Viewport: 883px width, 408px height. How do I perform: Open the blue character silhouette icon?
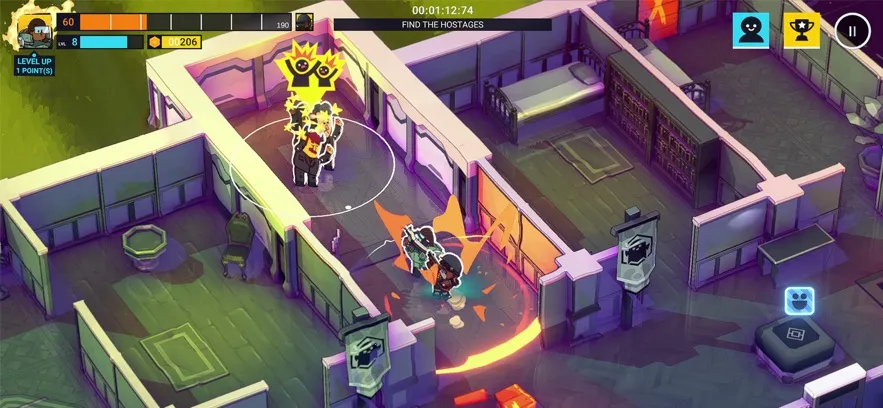pyautogui.click(x=750, y=30)
